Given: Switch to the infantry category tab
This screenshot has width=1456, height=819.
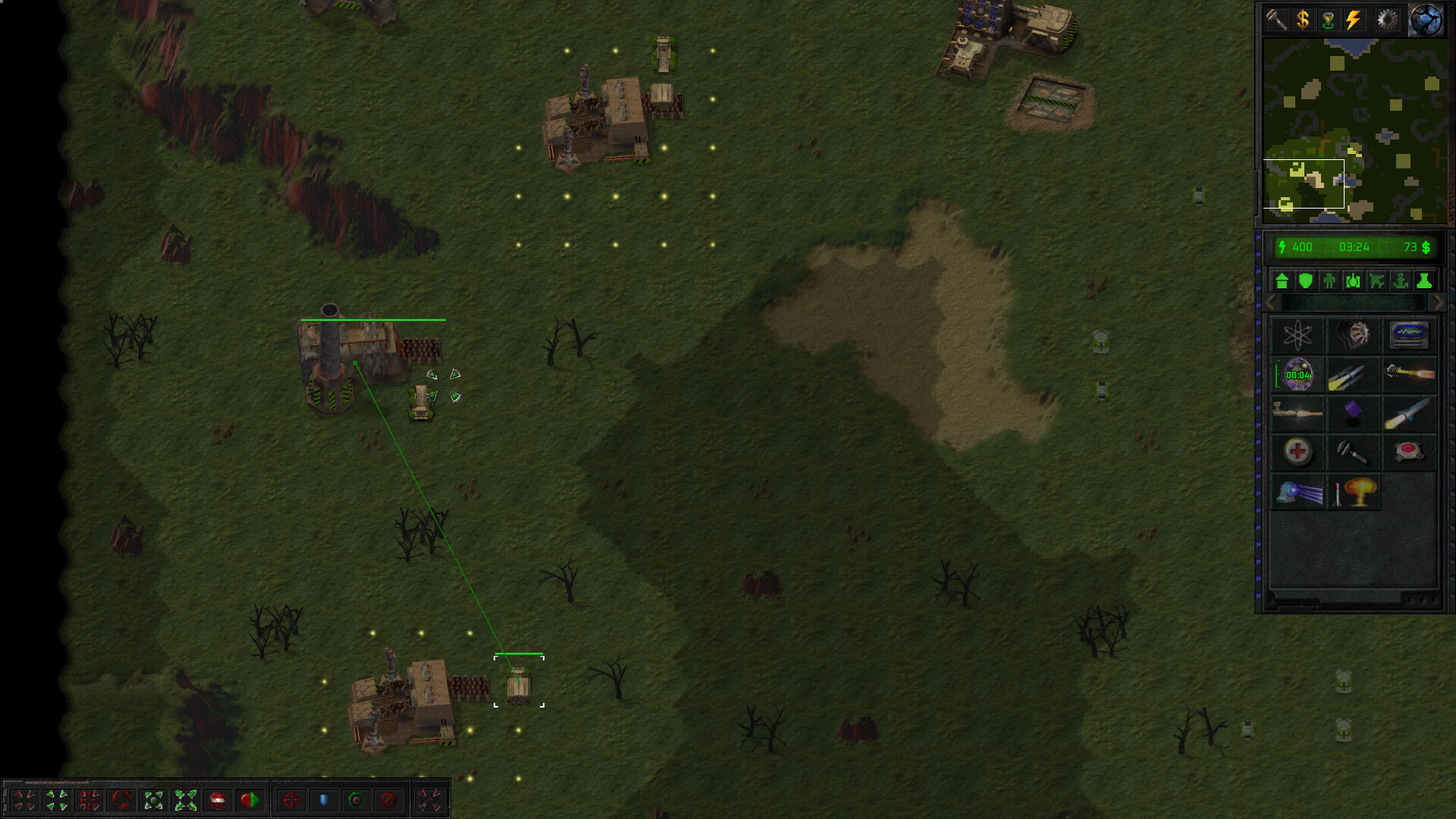Looking at the screenshot, I should pyautogui.click(x=1329, y=281).
